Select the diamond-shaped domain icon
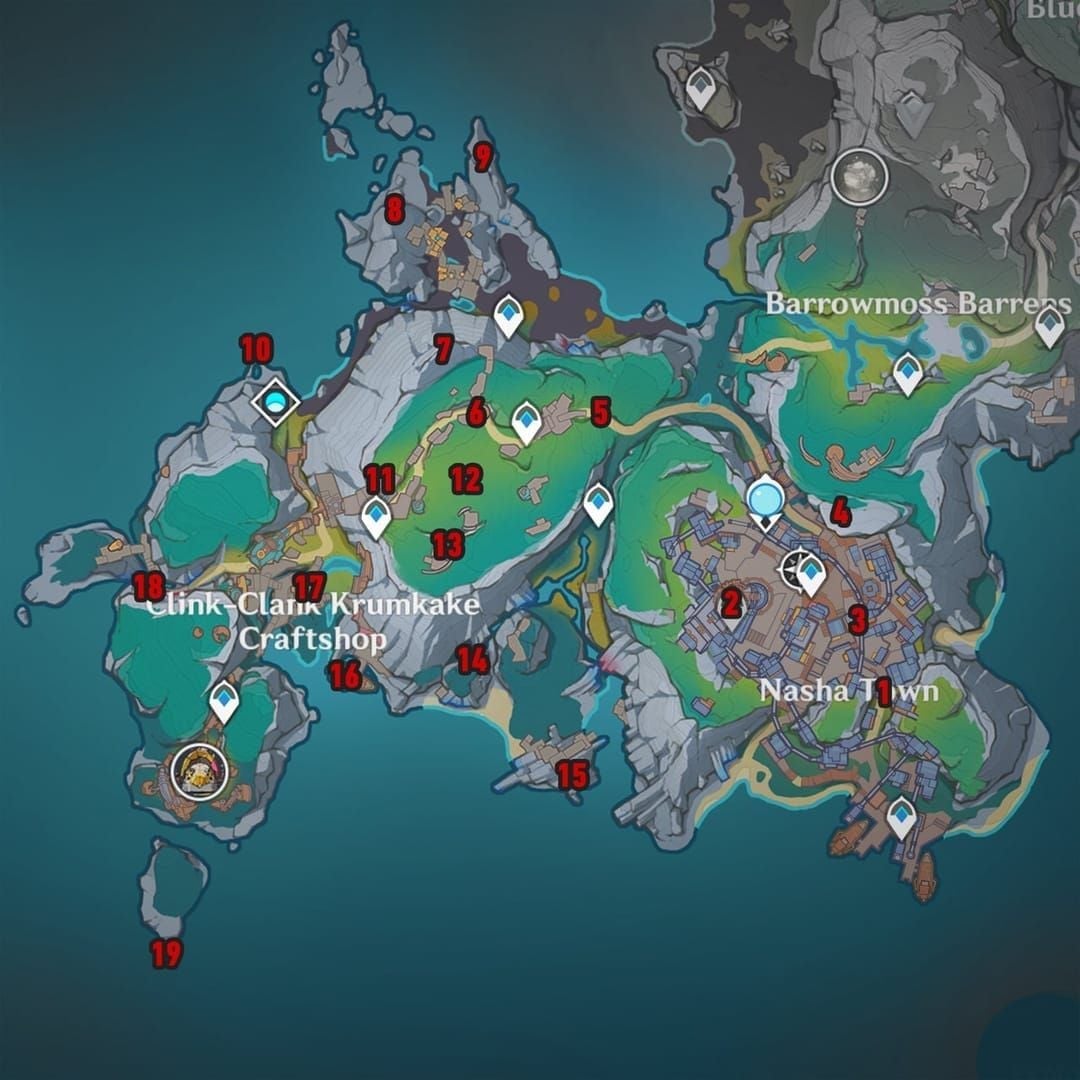1080x1080 pixels. [x=275, y=402]
